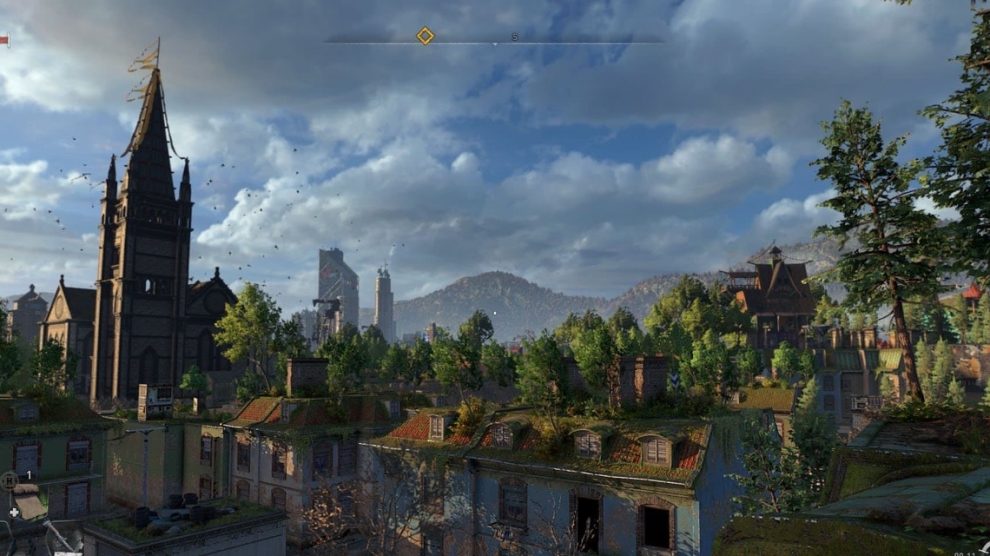
Task: Click the yellow diamond marker on the compass
Action: [x=425, y=36]
